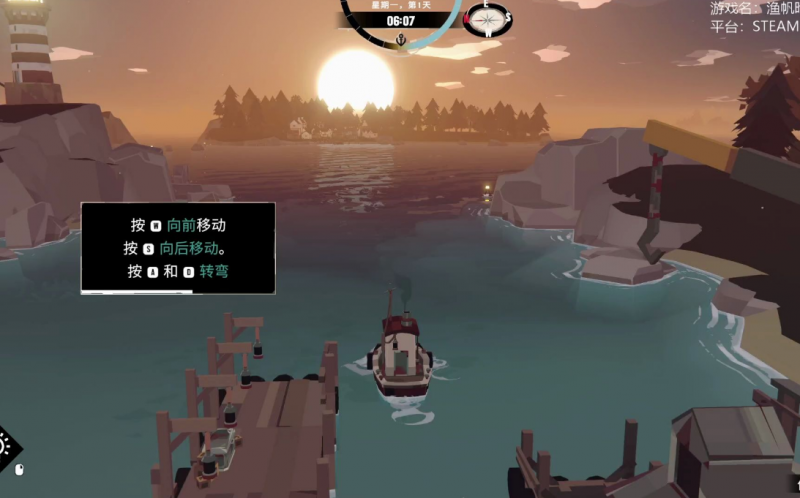Image resolution: width=800 pixels, height=498 pixels.
Task: Select the anchor marker on the day dial
Action: click(x=400, y=39)
